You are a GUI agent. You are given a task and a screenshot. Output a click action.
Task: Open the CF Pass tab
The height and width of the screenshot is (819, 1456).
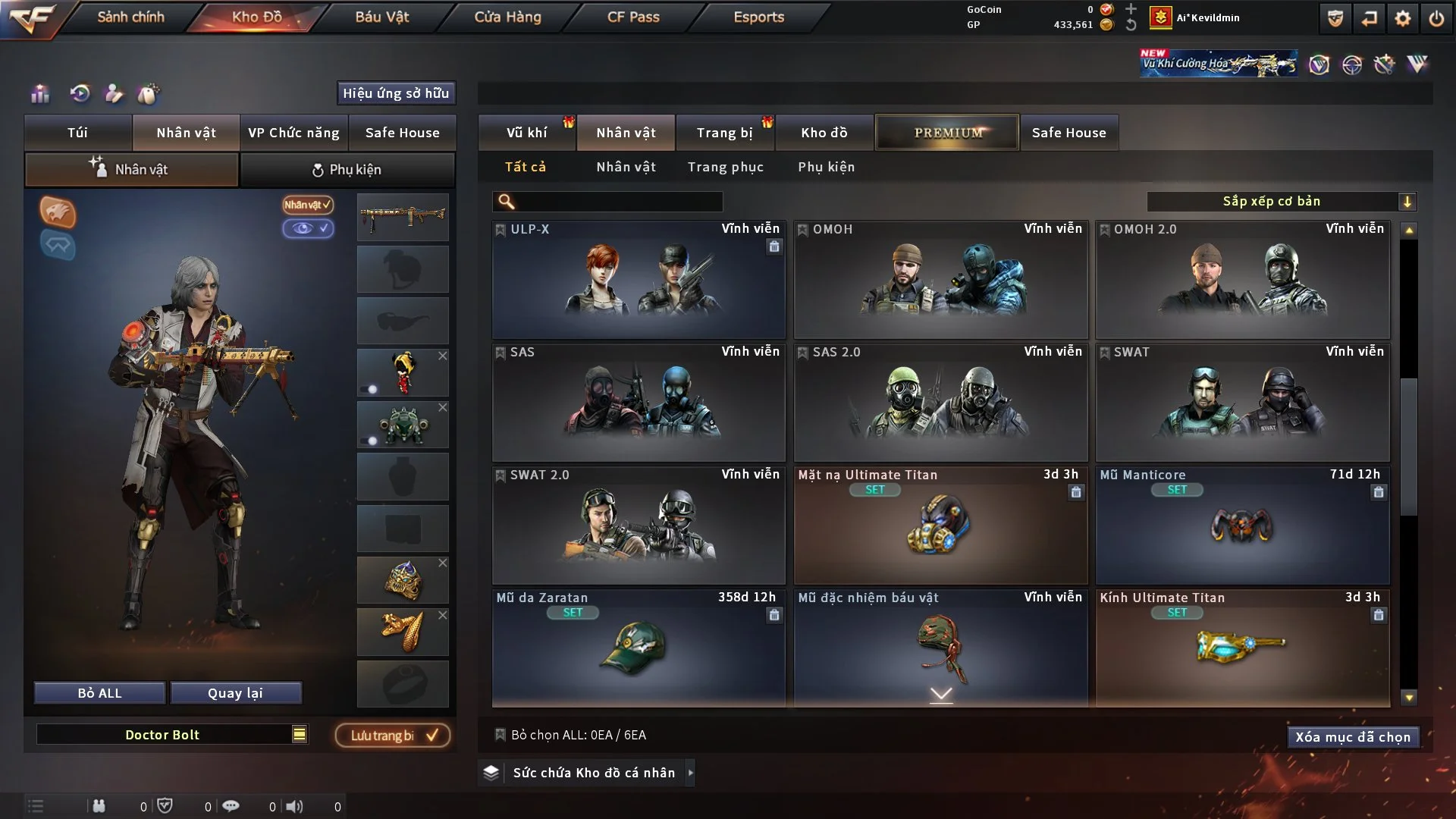pos(633,17)
